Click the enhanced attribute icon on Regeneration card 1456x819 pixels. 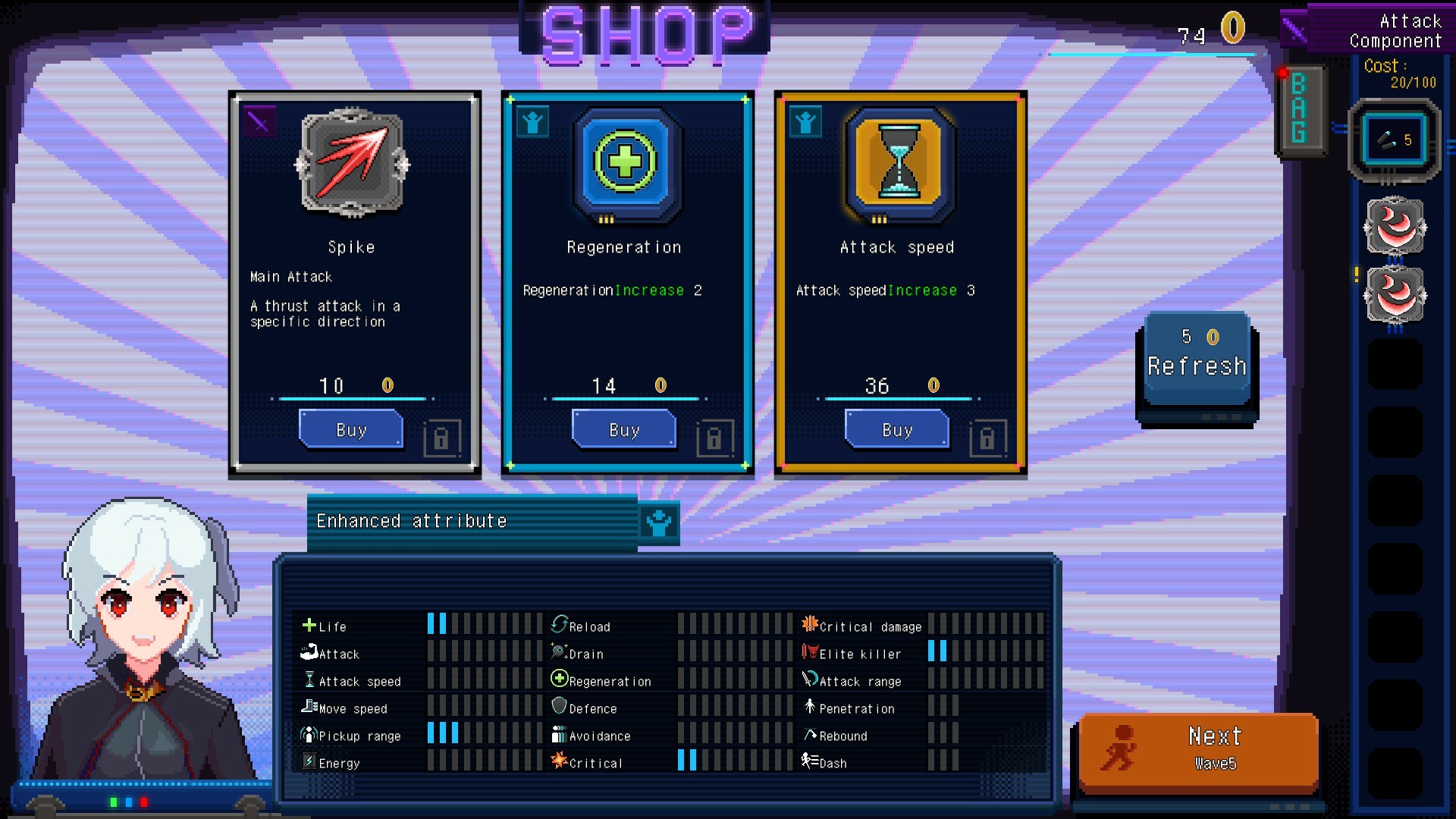tap(533, 121)
